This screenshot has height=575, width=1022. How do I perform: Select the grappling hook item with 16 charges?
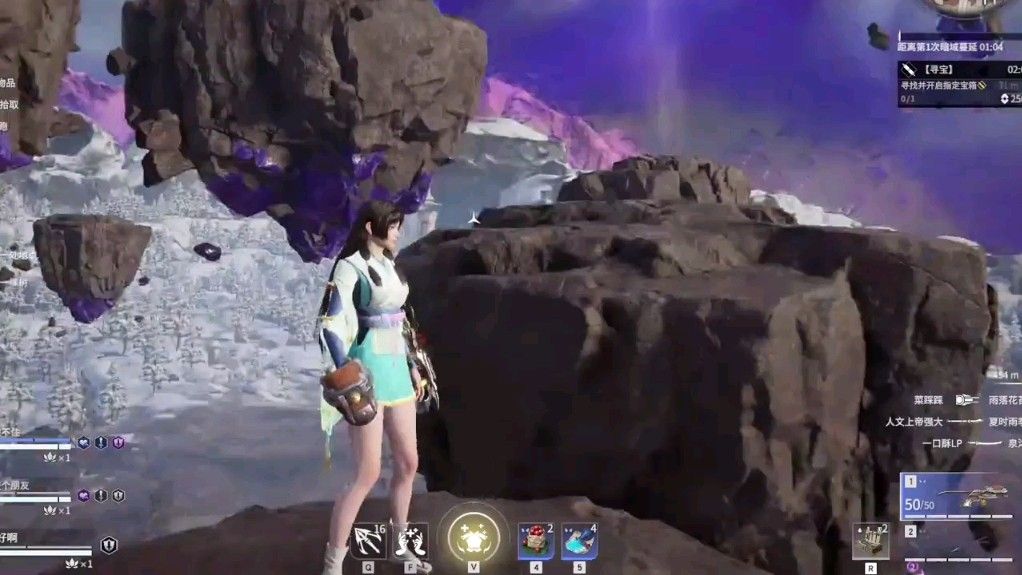click(368, 541)
